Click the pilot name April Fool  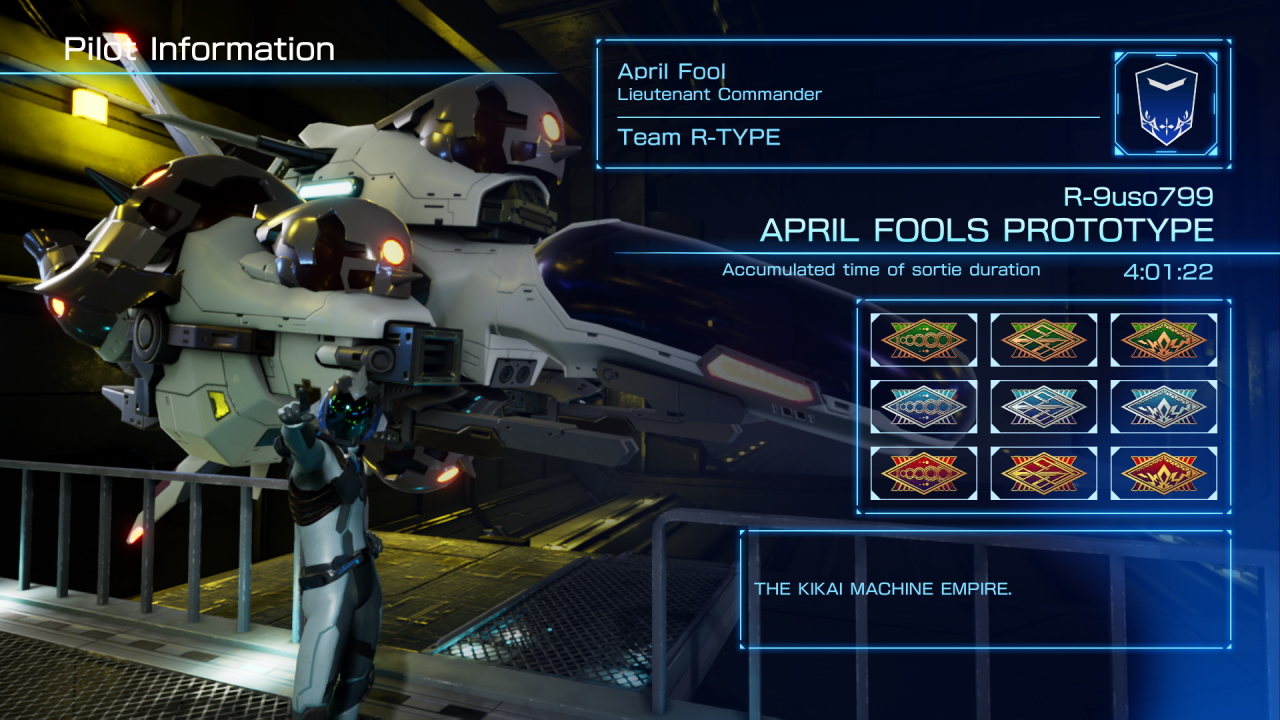670,72
